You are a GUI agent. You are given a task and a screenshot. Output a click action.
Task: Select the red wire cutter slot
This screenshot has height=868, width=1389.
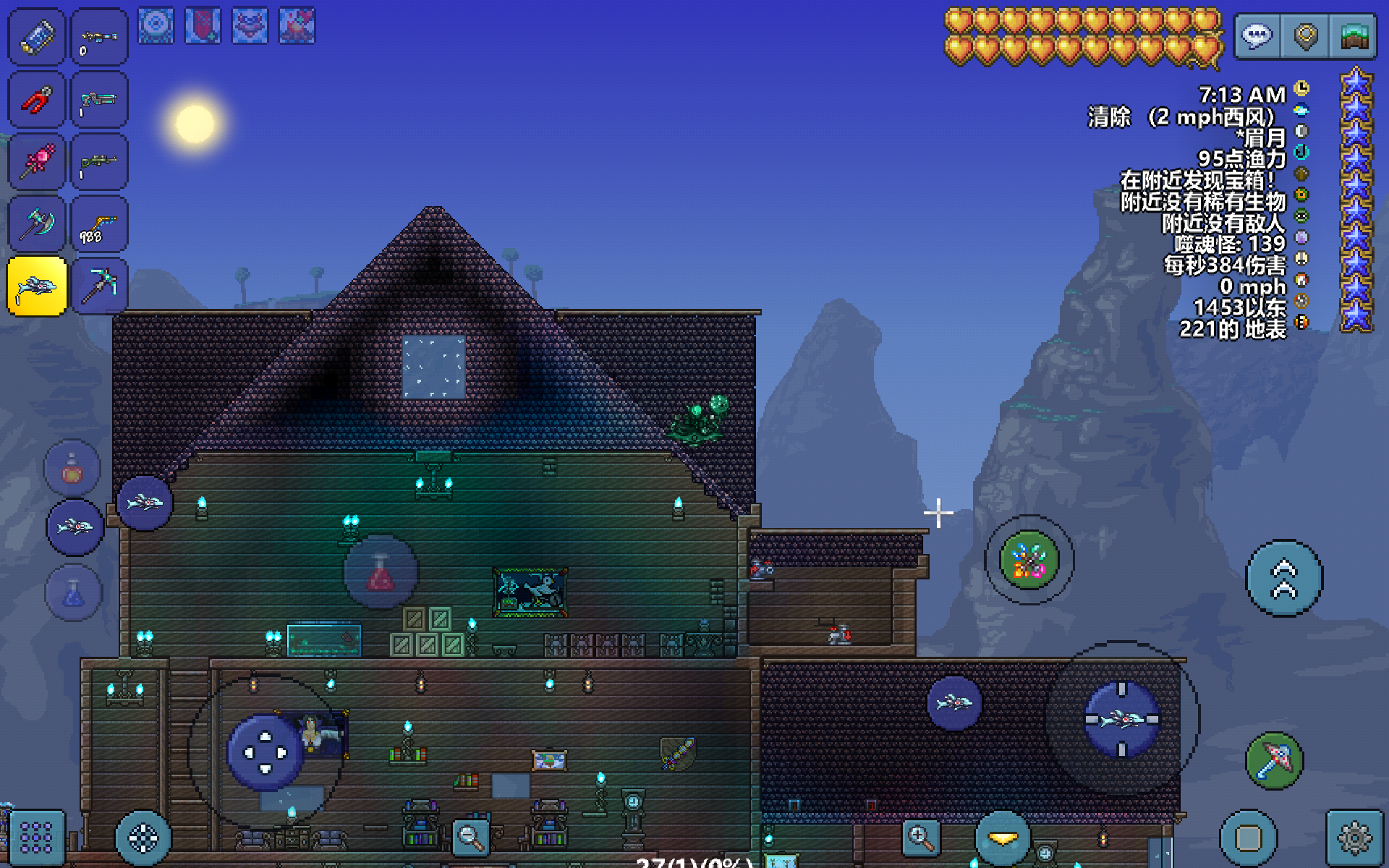(36, 100)
